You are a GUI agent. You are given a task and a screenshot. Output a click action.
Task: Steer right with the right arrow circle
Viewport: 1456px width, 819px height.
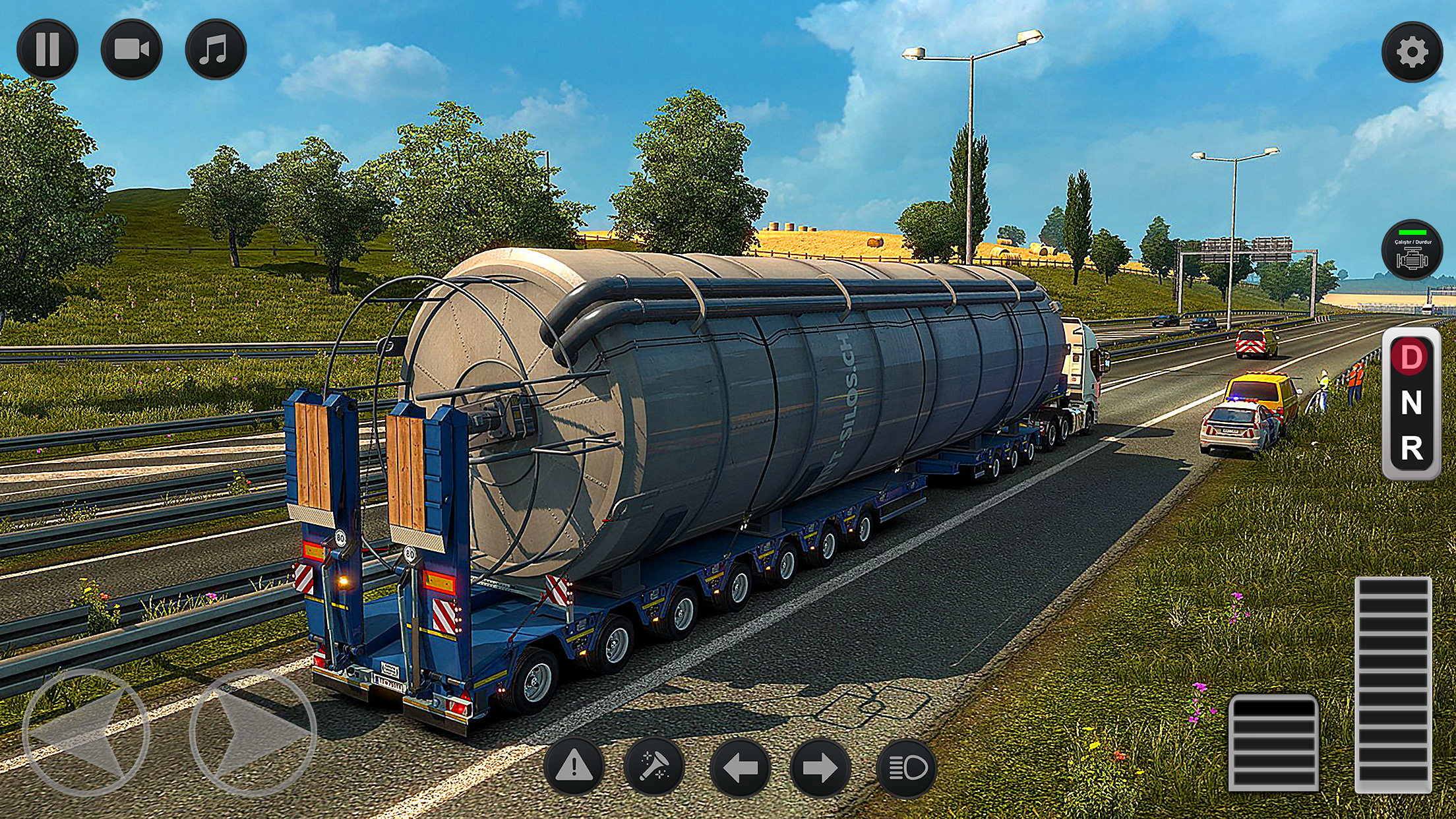pyautogui.click(x=253, y=732)
